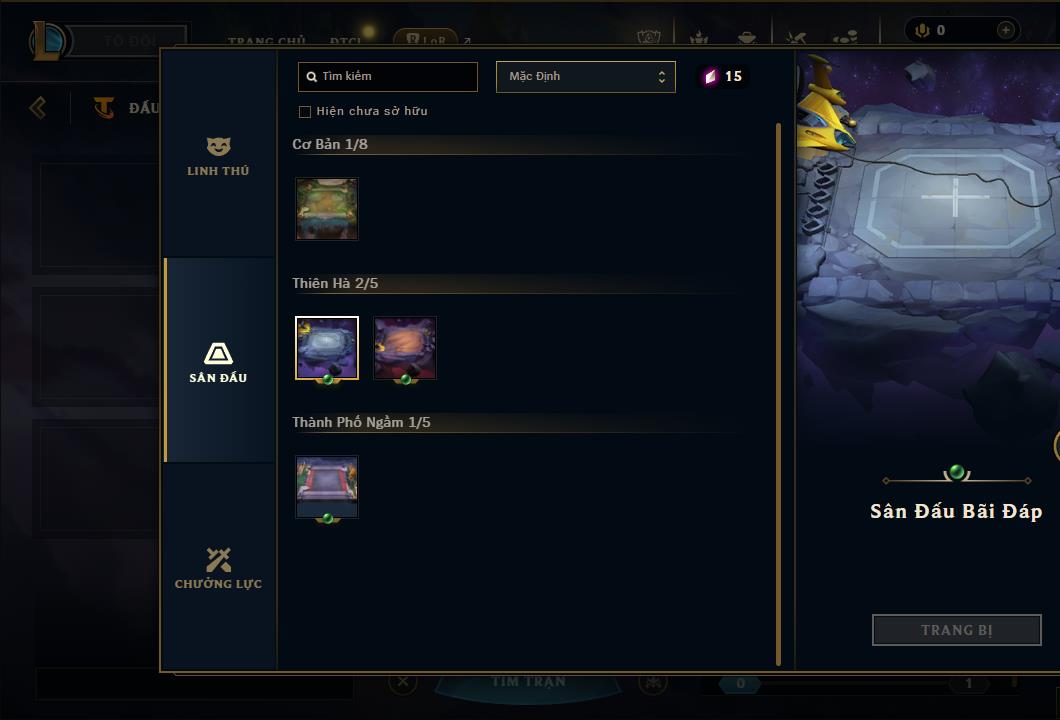Open the Chưởng Lực tab

click(x=218, y=568)
